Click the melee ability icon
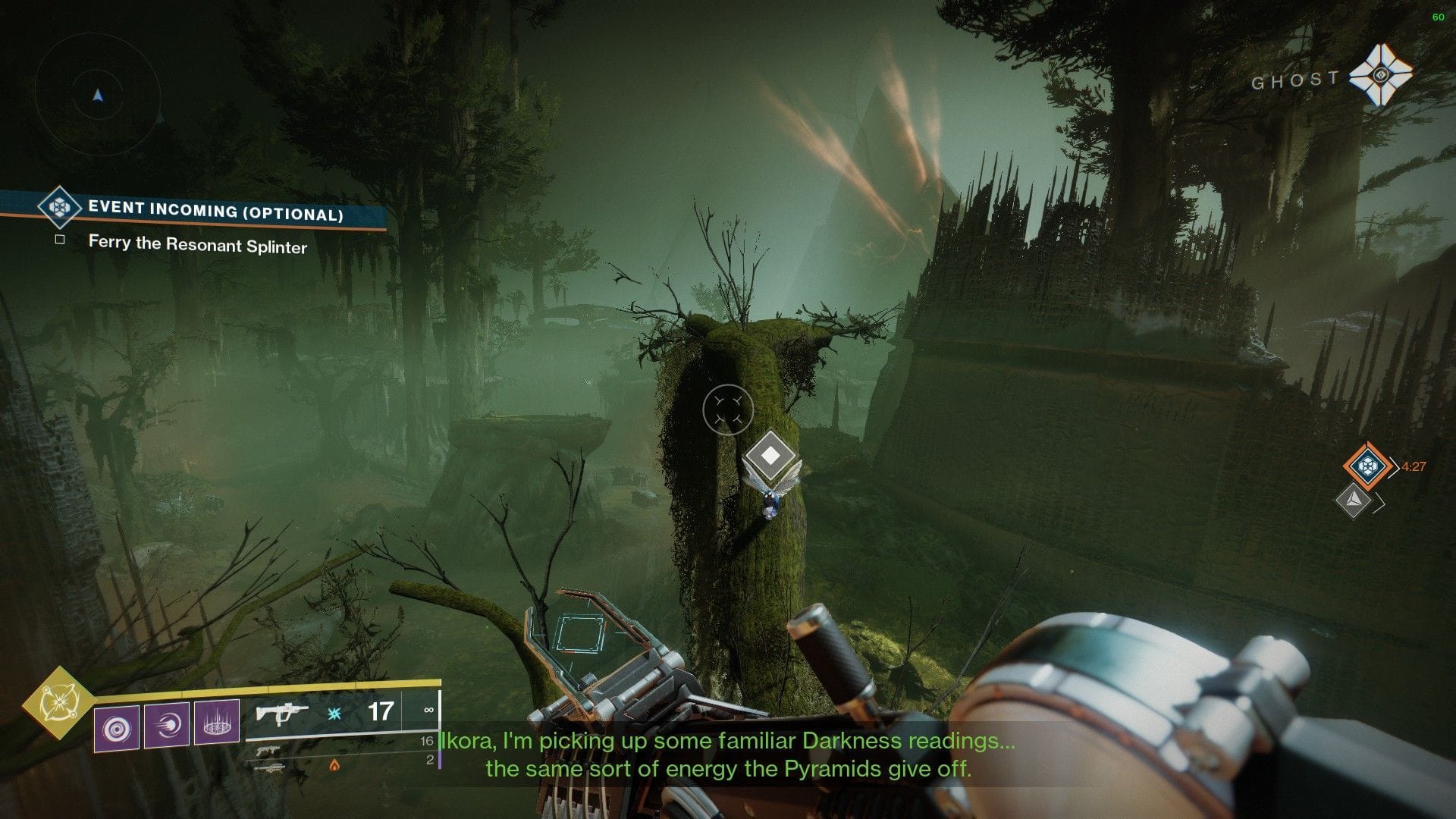Viewport: 1456px width, 819px height. click(168, 726)
